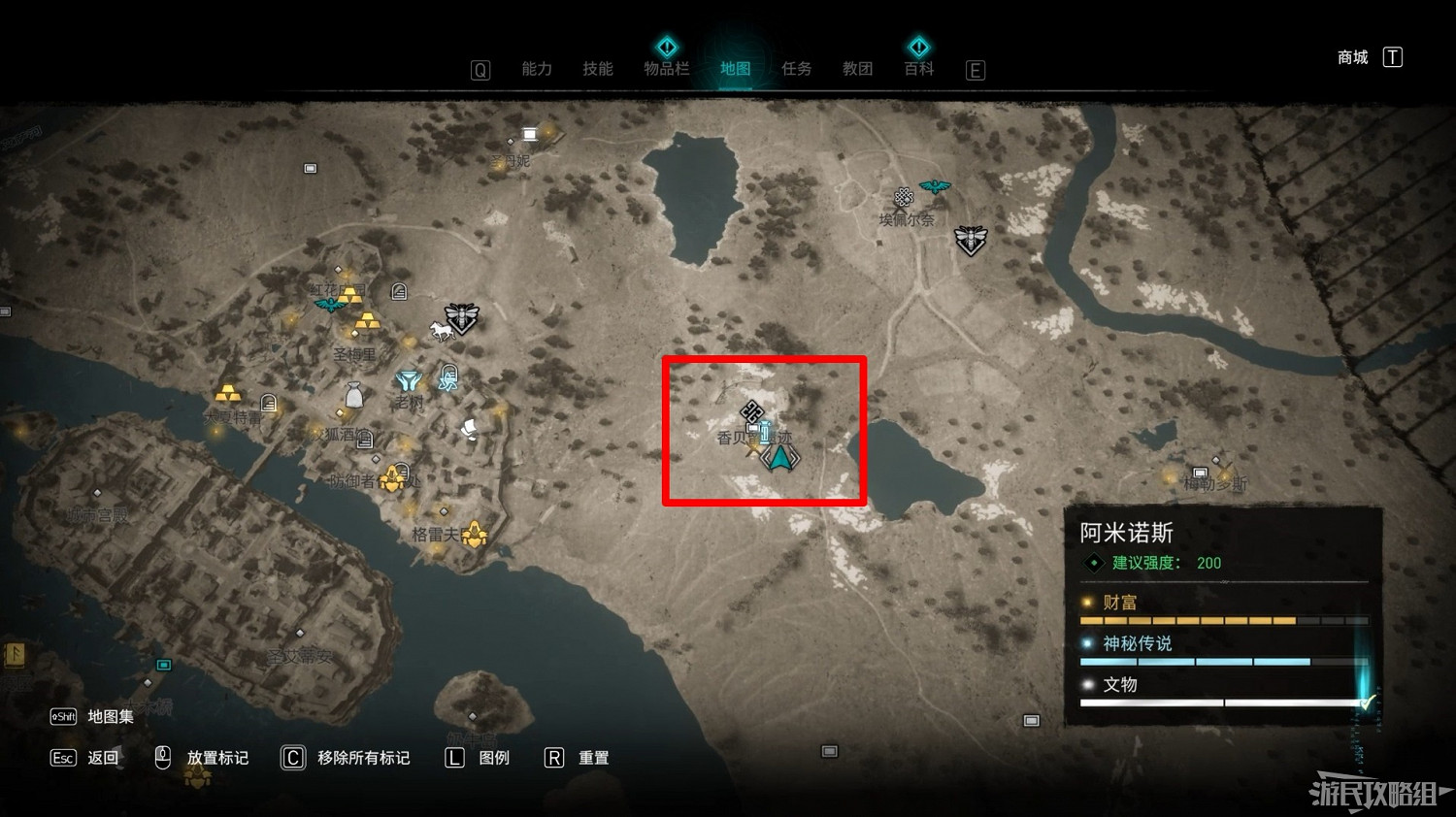Open the 商城 store
This screenshot has height=817, width=1456.
point(1351,56)
